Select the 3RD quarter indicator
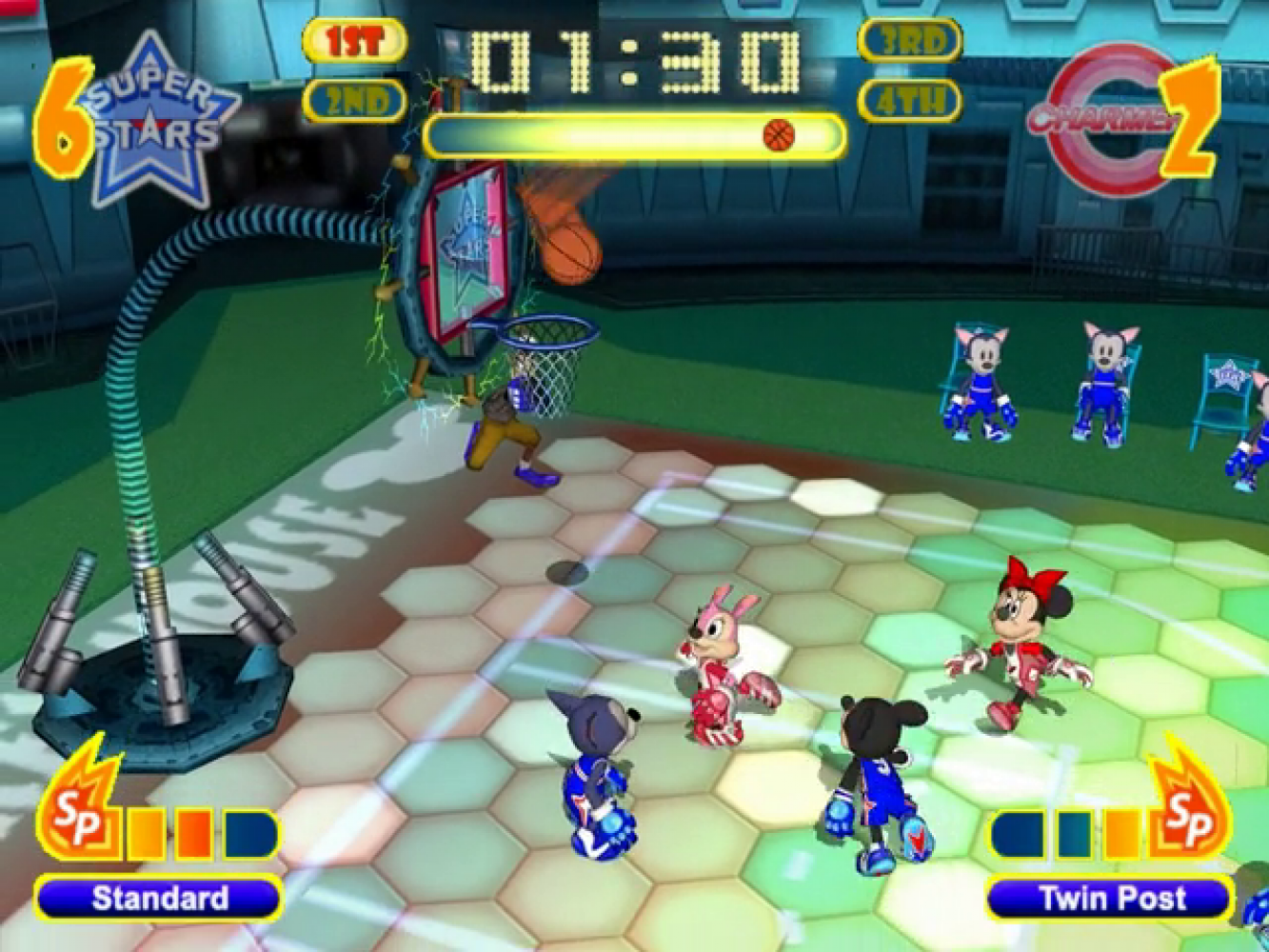The height and width of the screenshot is (952, 1269). point(909,41)
